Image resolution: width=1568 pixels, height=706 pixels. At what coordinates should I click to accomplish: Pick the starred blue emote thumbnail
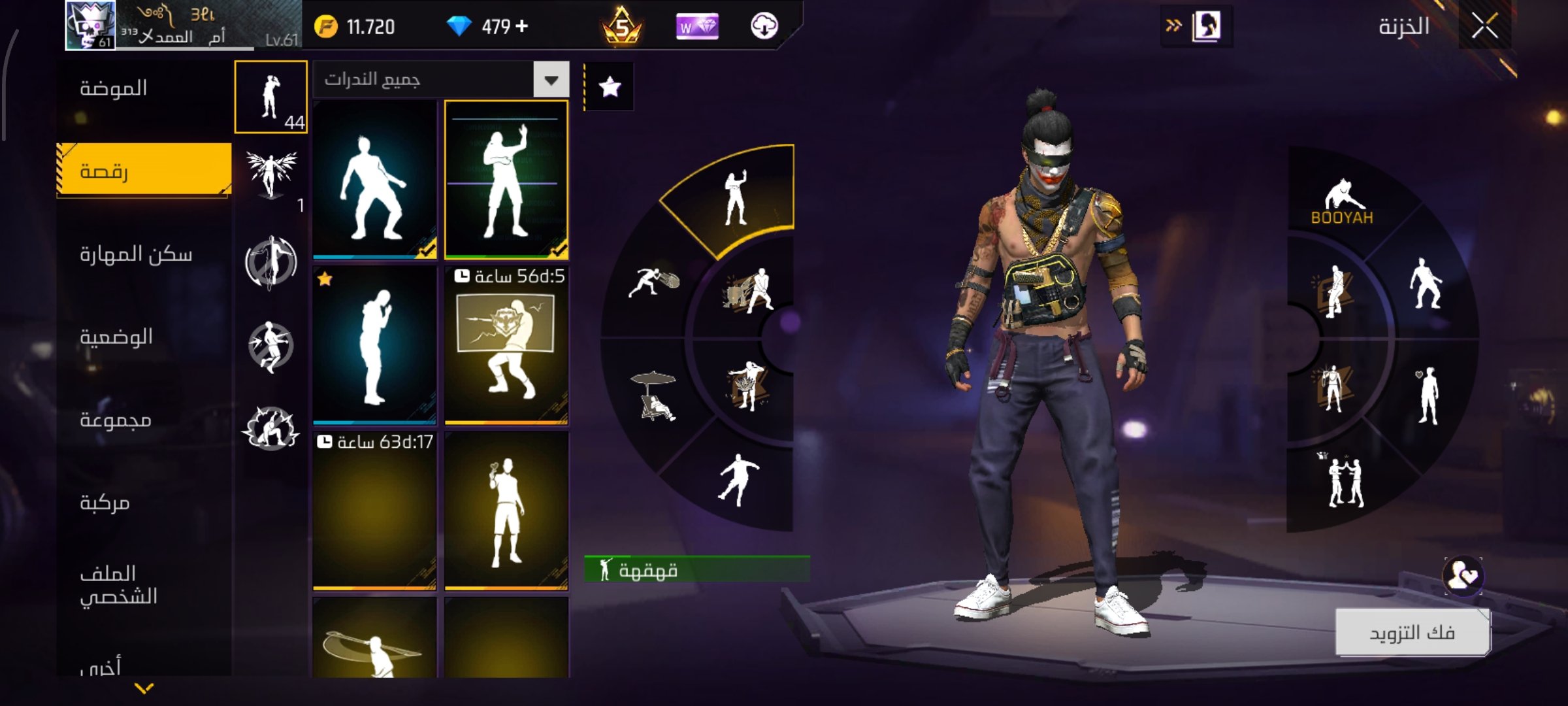(374, 345)
